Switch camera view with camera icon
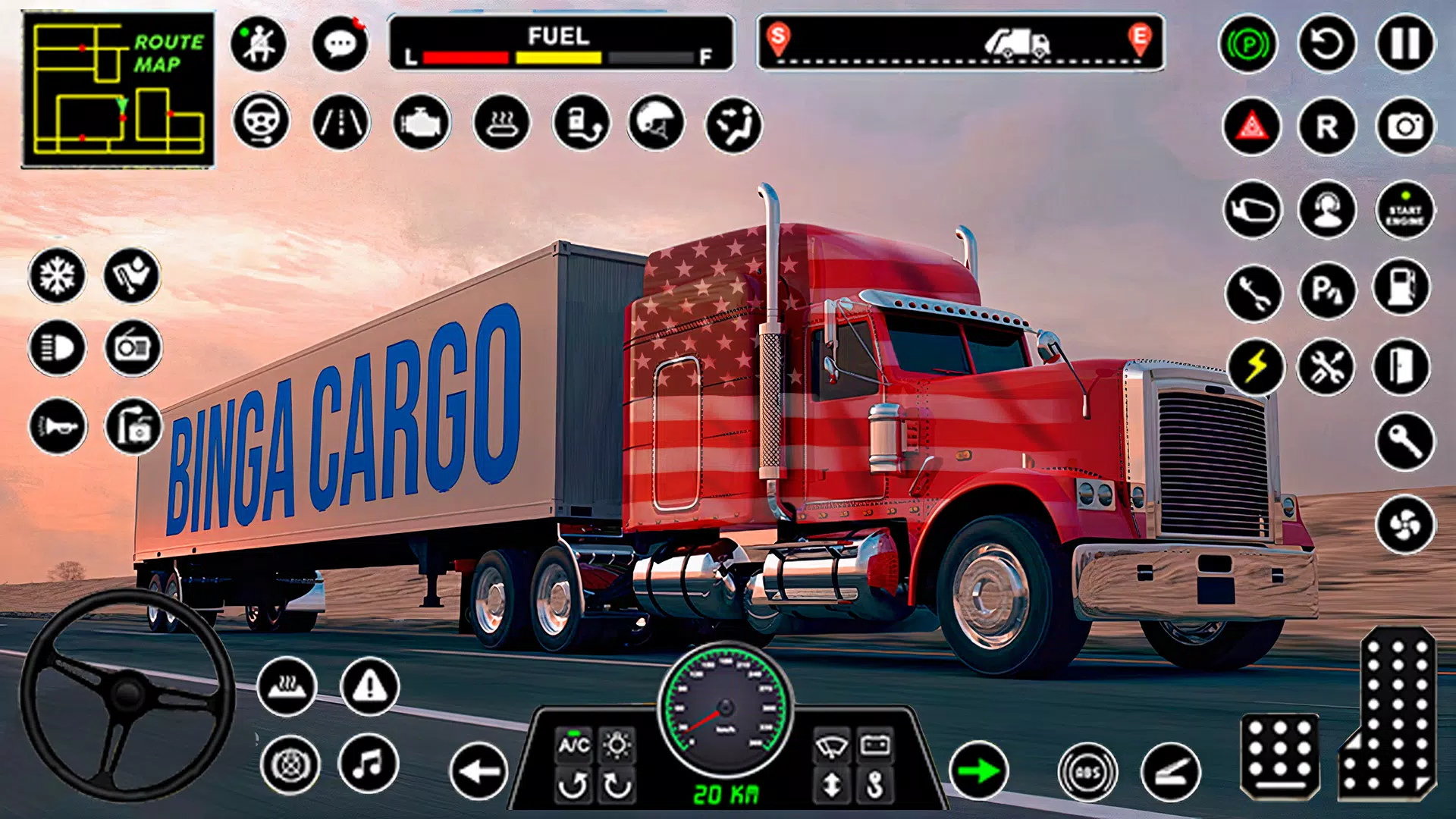This screenshot has height=819, width=1456. tap(1405, 126)
